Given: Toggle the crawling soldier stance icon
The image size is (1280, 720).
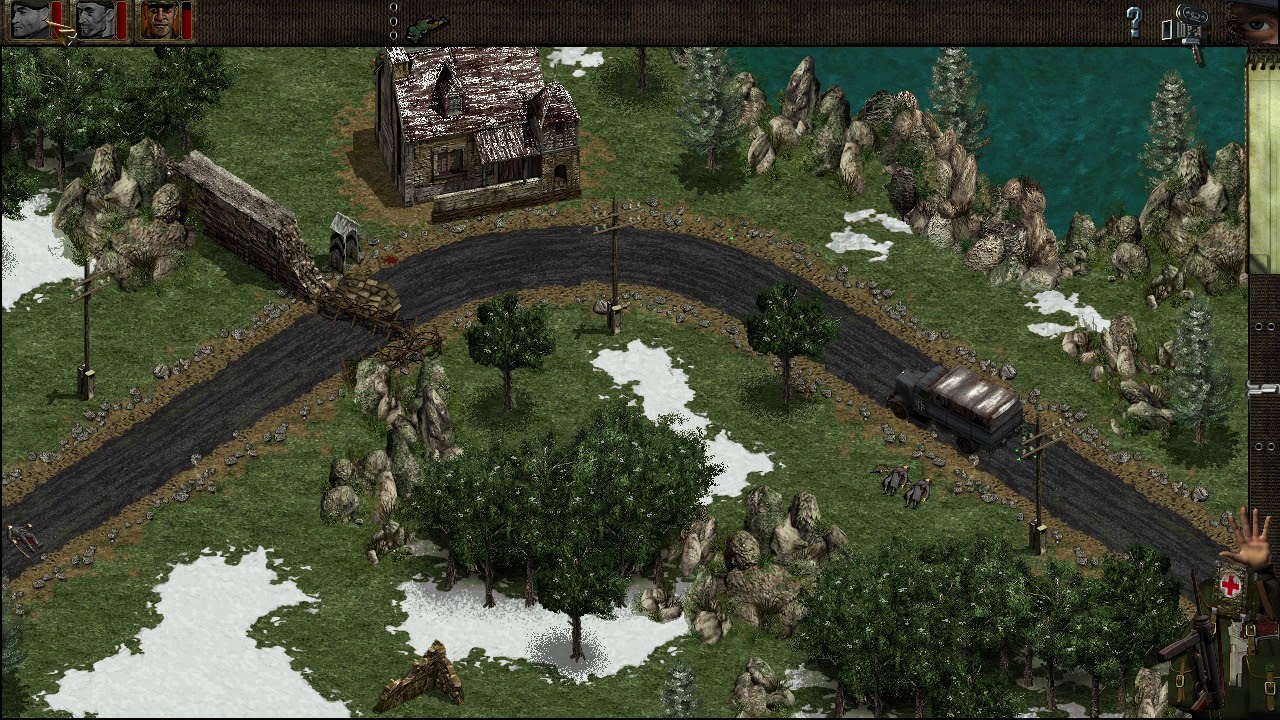Looking at the screenshot, I should click(x=428, y=23).
